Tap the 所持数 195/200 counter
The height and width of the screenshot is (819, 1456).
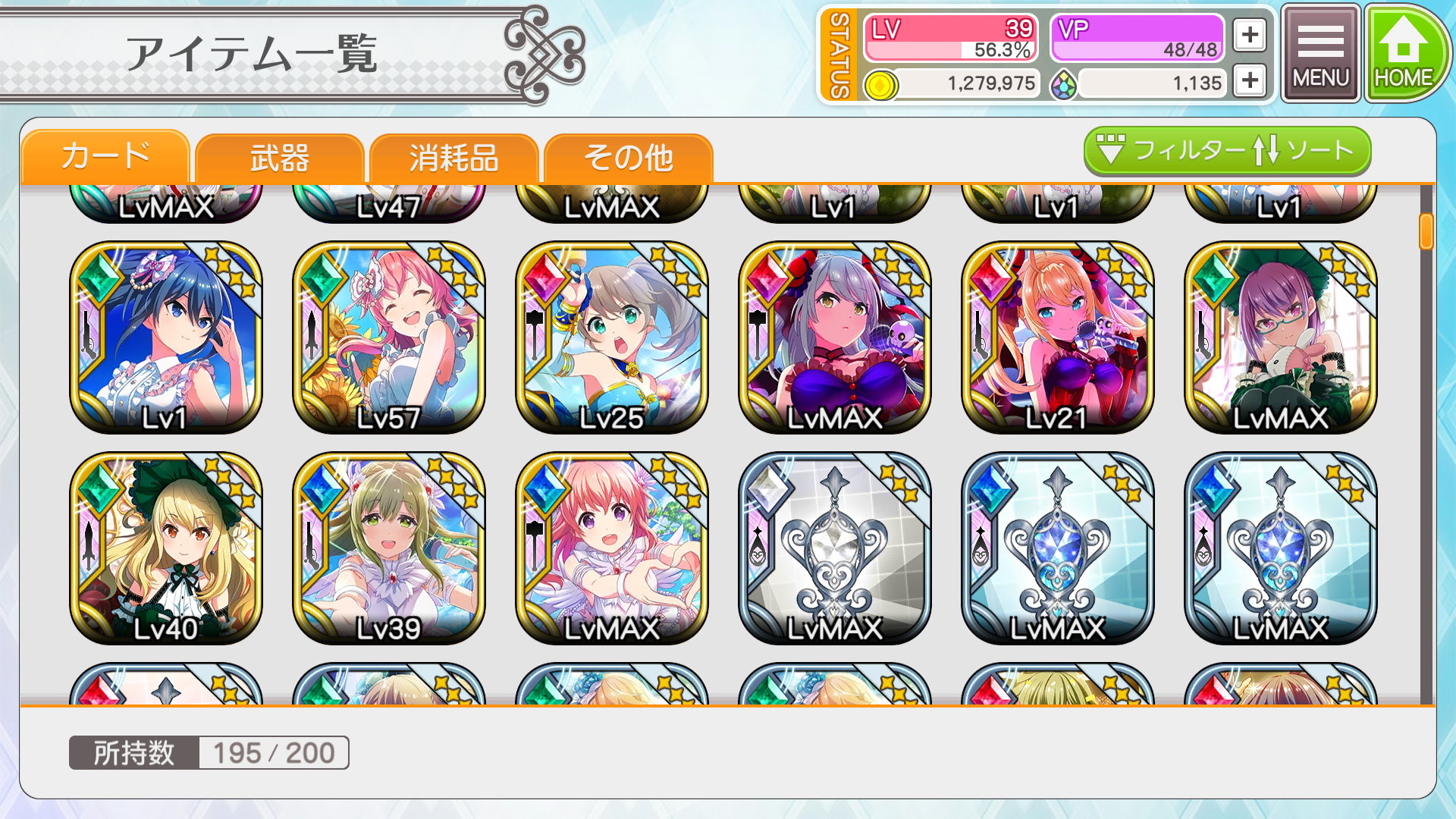pyautogui.click(x=208, y=752)
